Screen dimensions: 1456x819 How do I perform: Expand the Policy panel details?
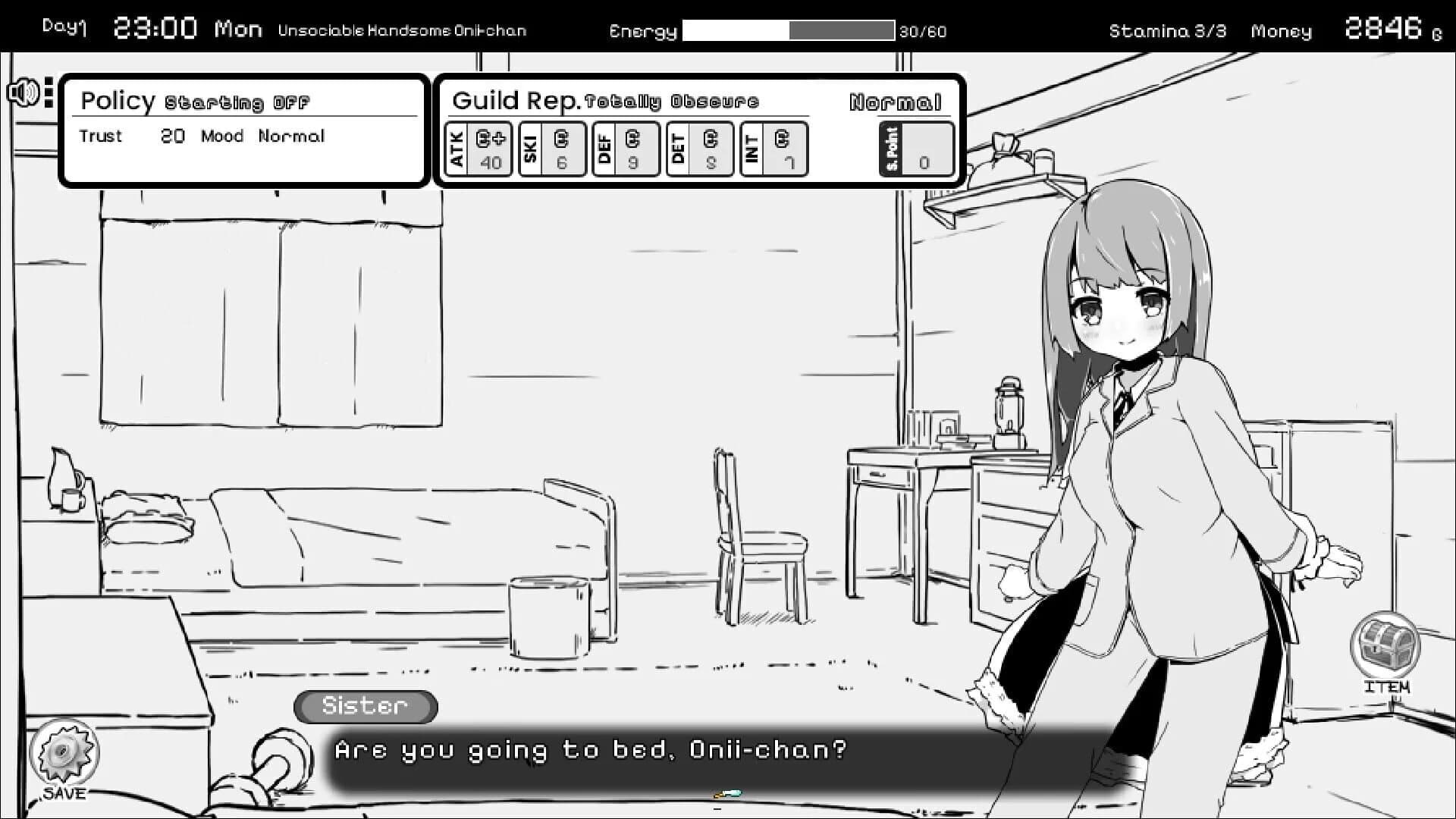tap(244, 130)
